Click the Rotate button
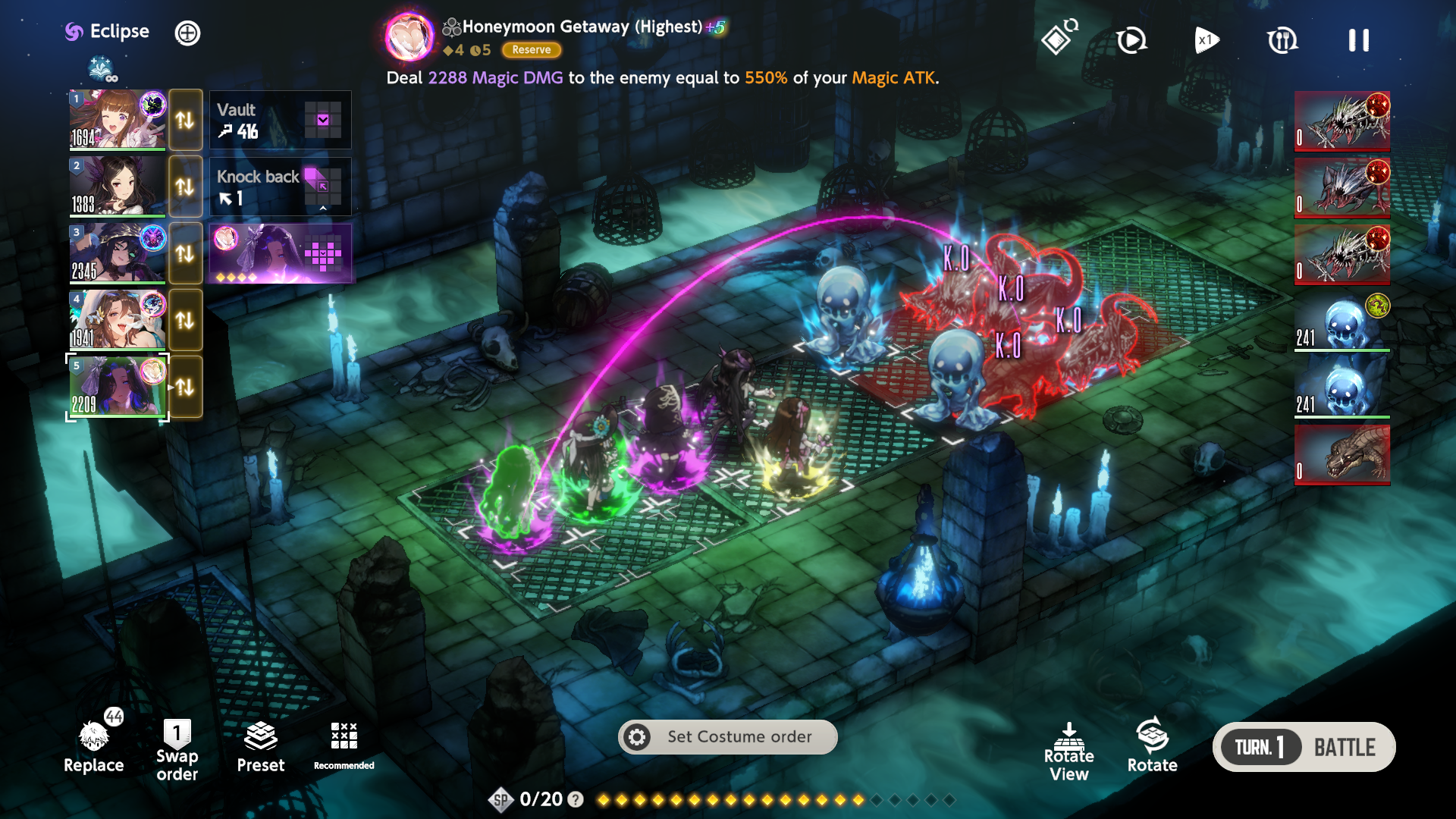 (1152, 745)
